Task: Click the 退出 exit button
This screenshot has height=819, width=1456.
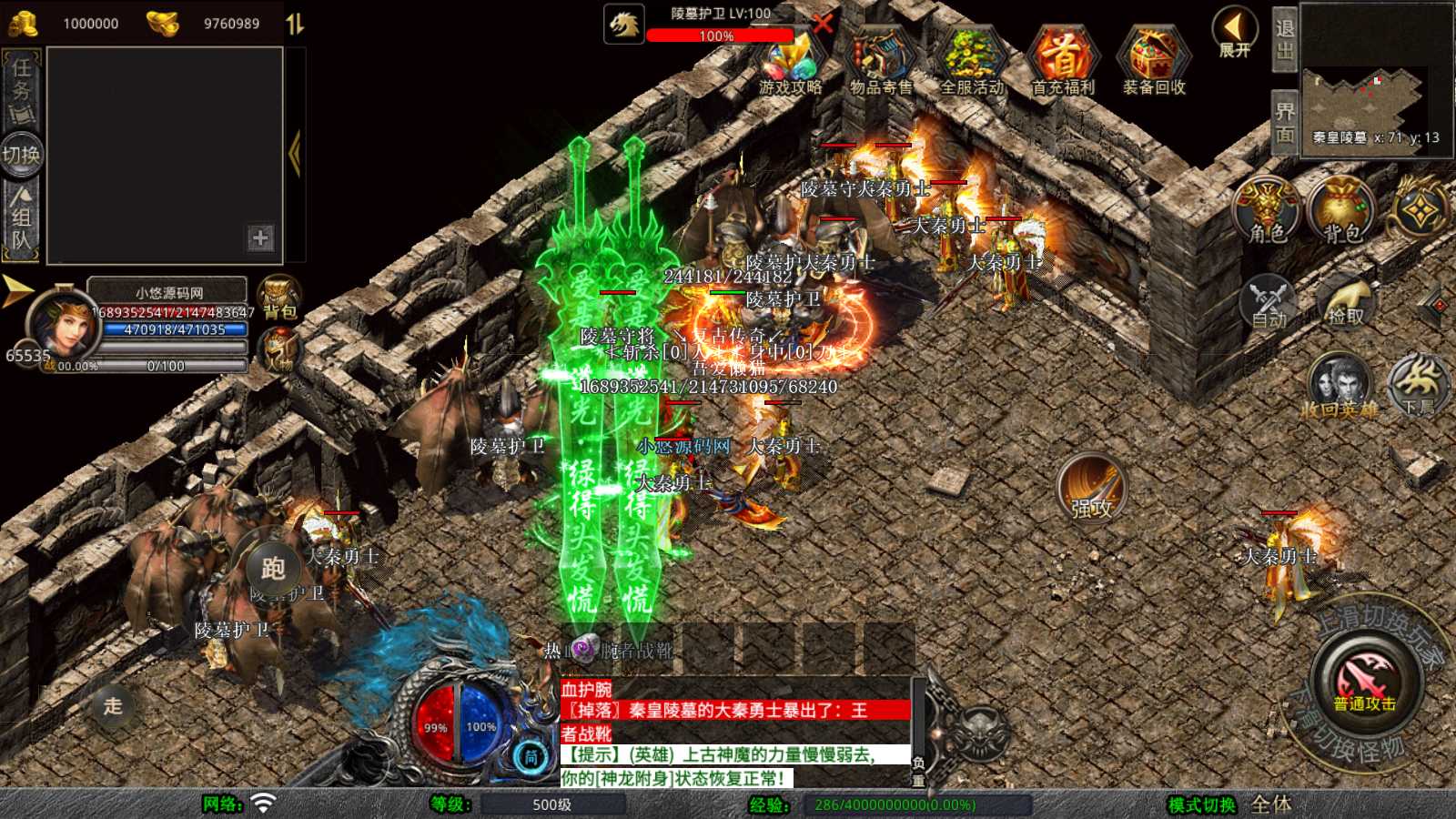Action: point(1284,38)
